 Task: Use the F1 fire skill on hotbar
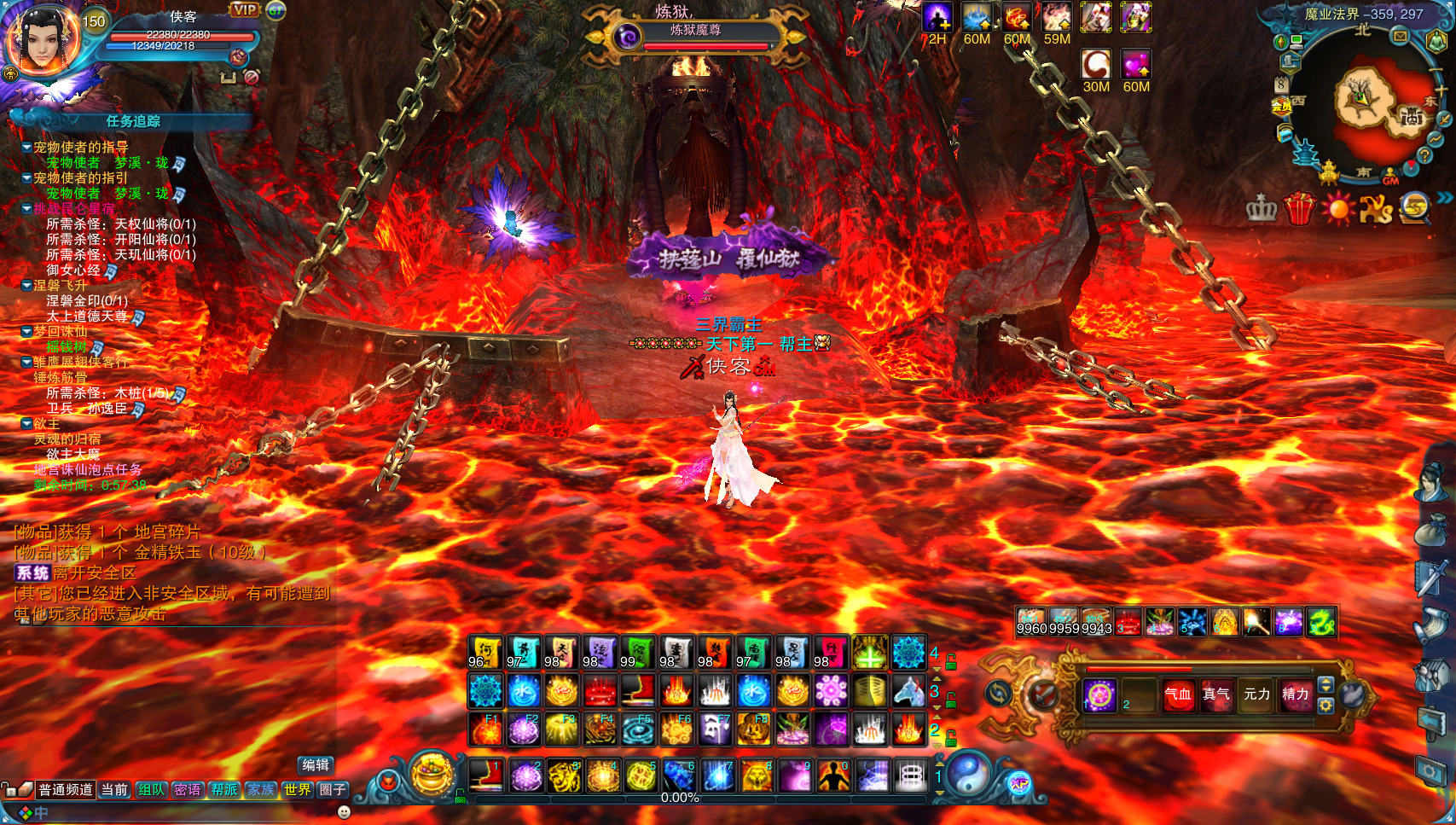[485, 729]
